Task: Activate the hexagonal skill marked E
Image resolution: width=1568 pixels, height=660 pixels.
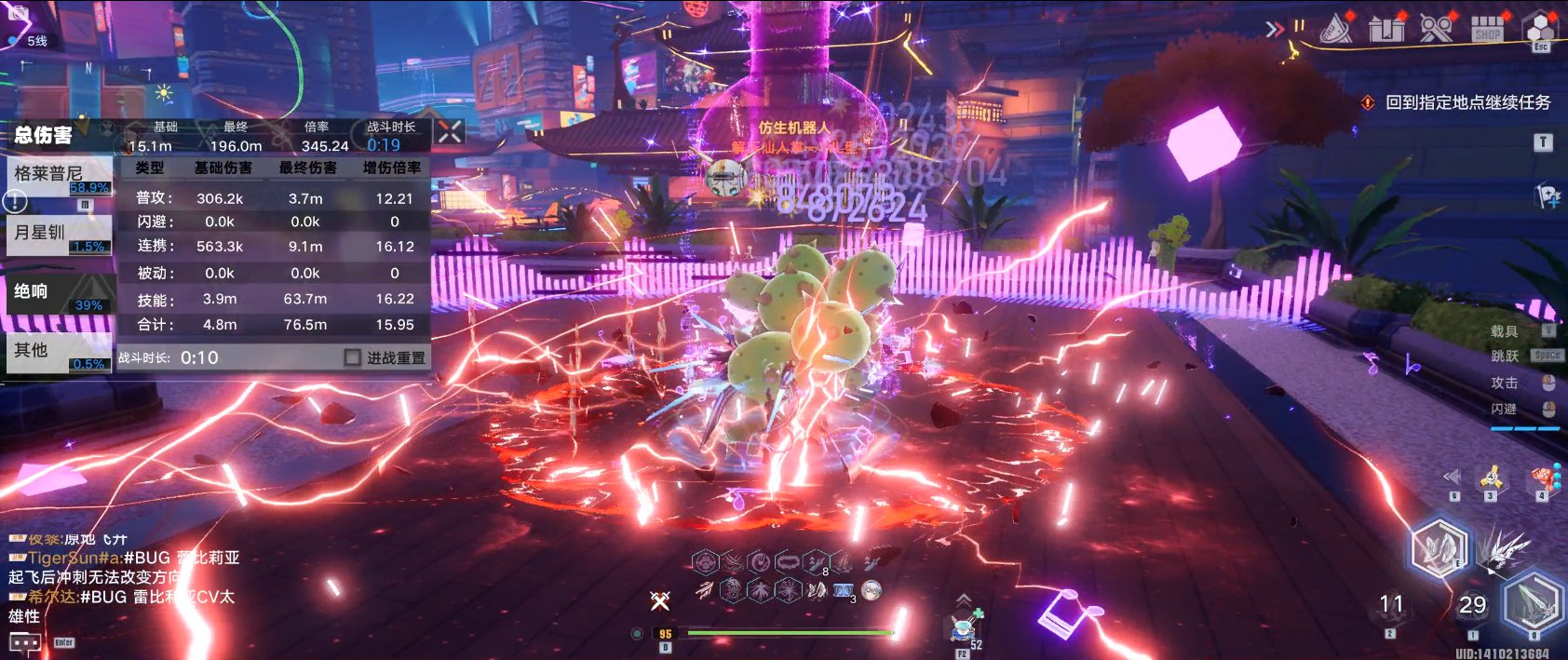Action: coord(1438,549)
